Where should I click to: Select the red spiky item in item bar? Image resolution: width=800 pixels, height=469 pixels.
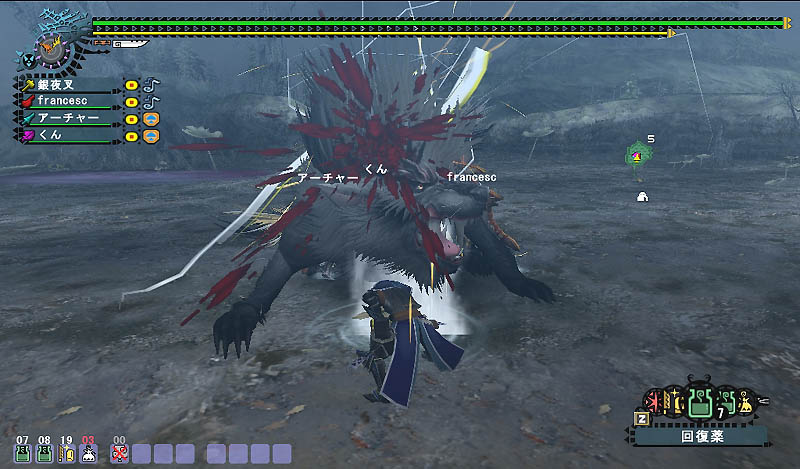click(652, 403)
